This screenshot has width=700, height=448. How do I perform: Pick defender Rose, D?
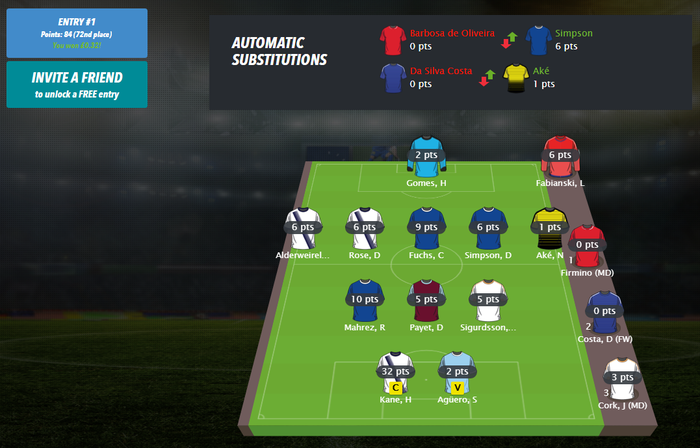point(364,228)
